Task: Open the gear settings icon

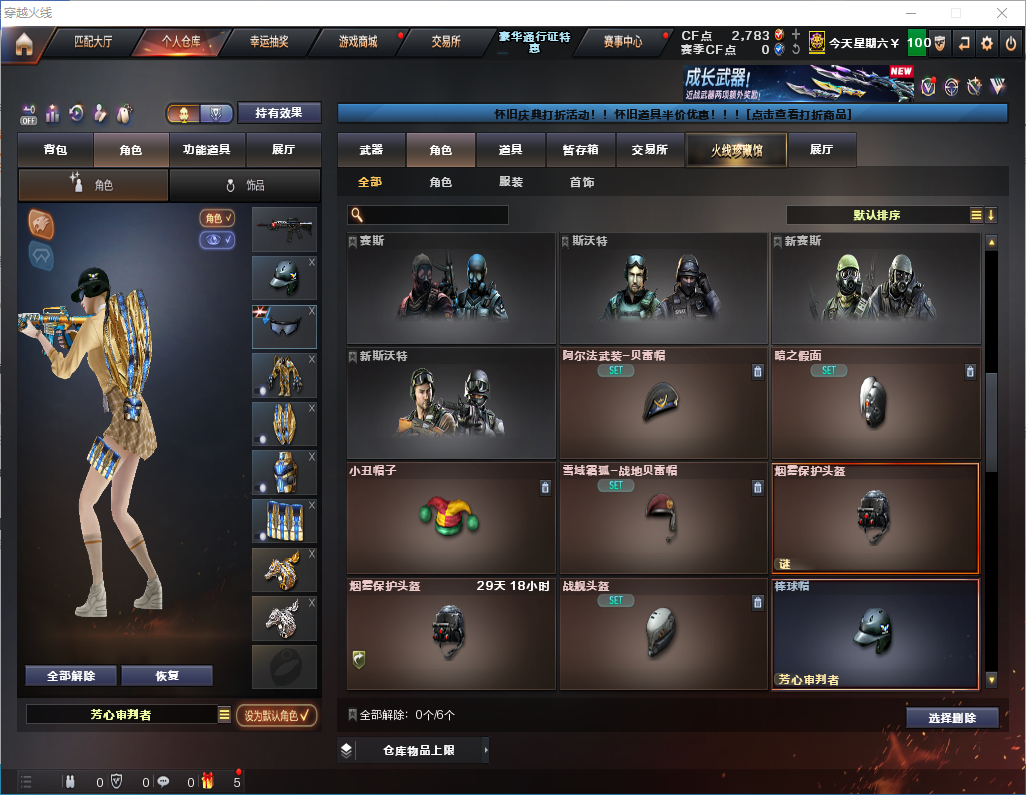Action: [987, 43]
